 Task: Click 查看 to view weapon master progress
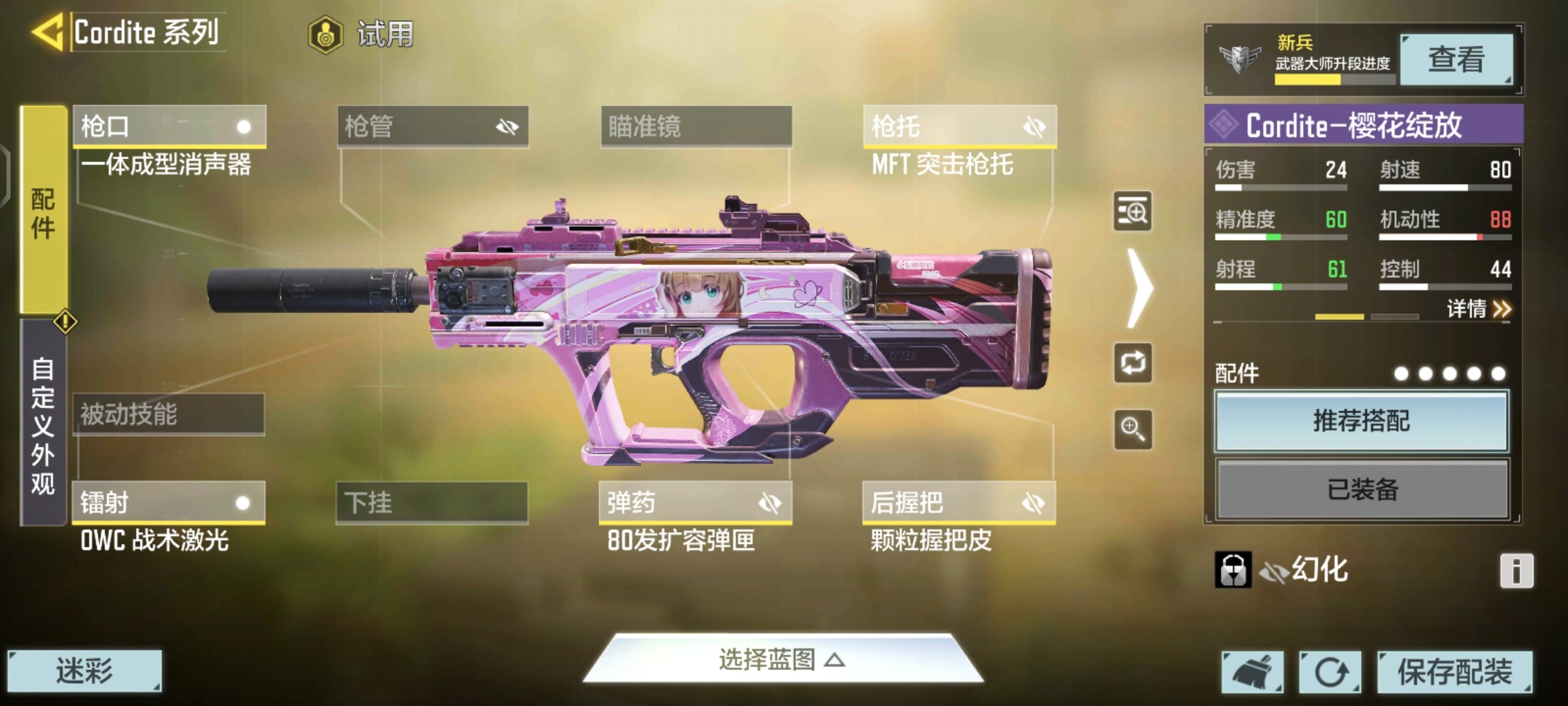point(1456,59)
